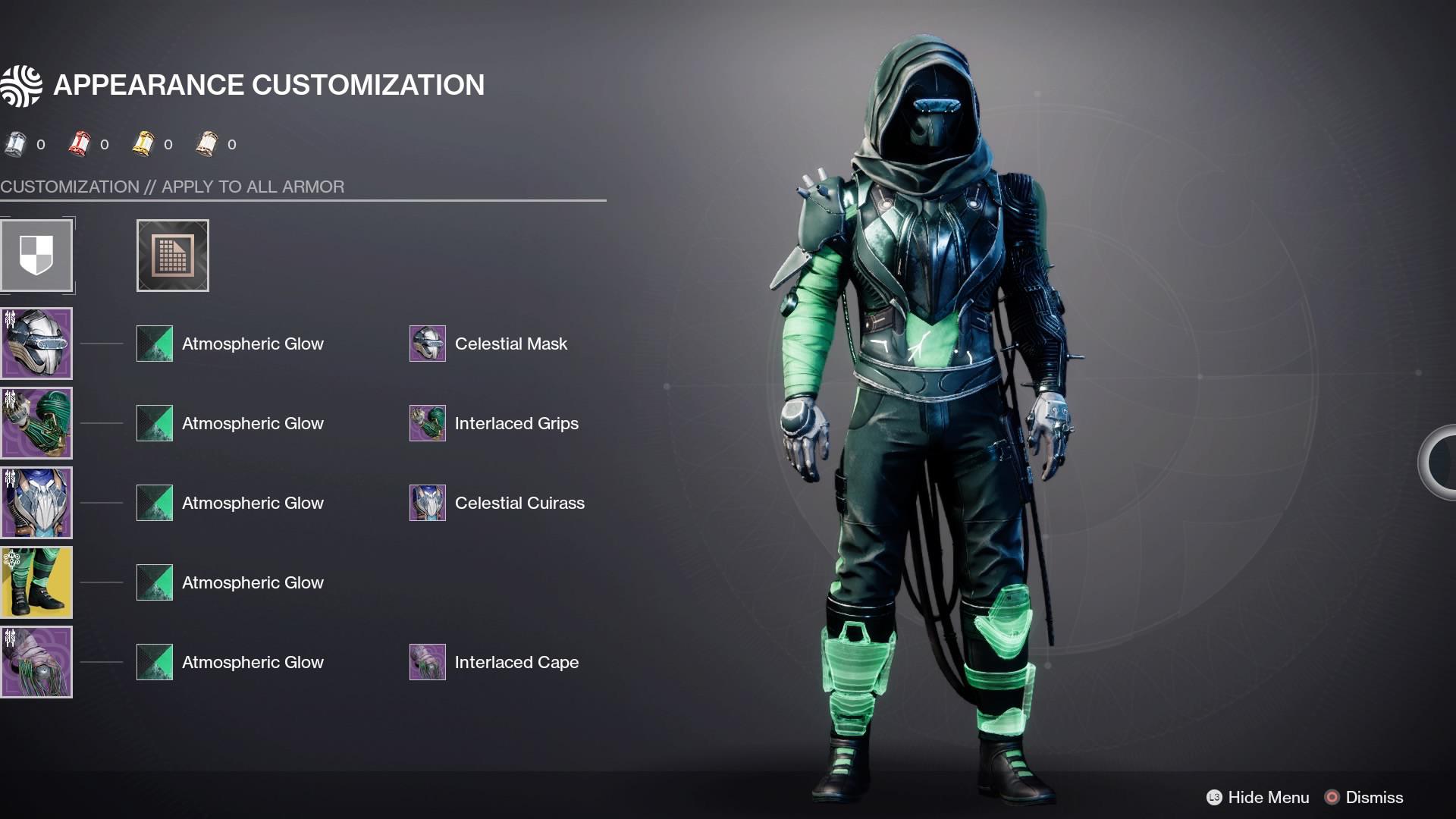This screenshot has width=1456, height=819.
Task: Select the Celestial Mask helmet ornament
Action: click(x=427, y=344)
